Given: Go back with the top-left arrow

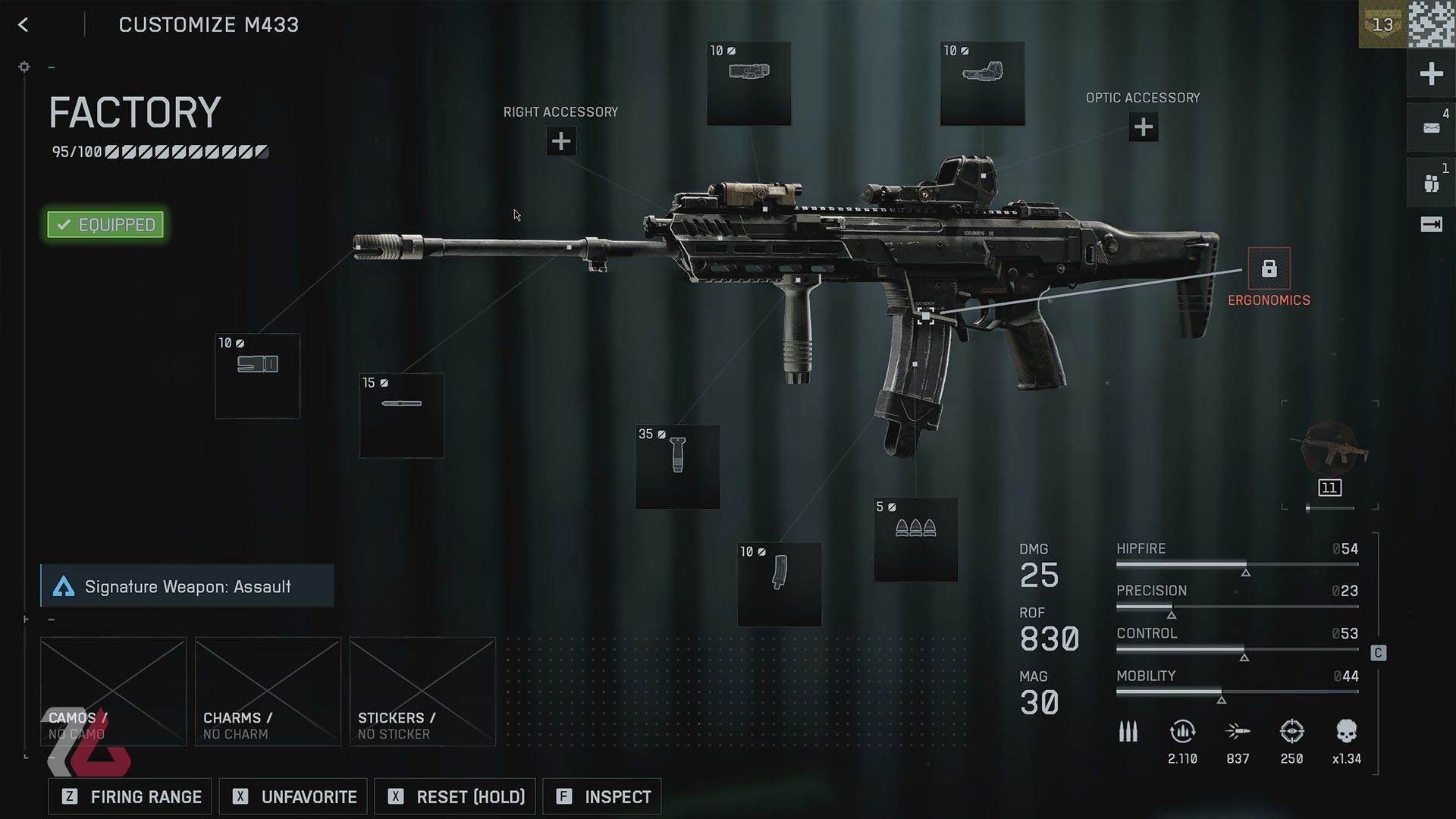Looking at the screenshot, I should (x=24, y=25).
